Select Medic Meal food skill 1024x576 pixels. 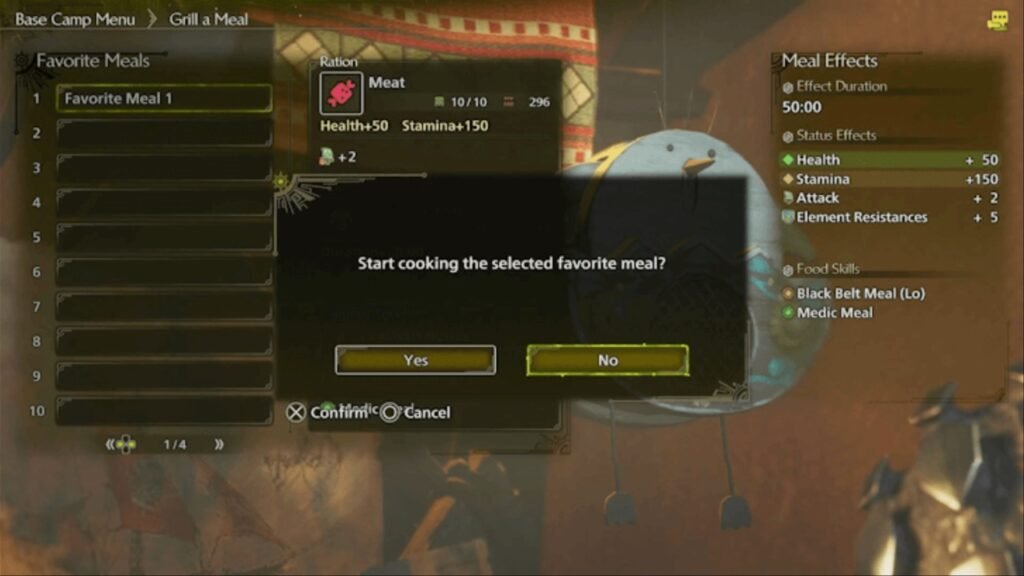[834, 312]
